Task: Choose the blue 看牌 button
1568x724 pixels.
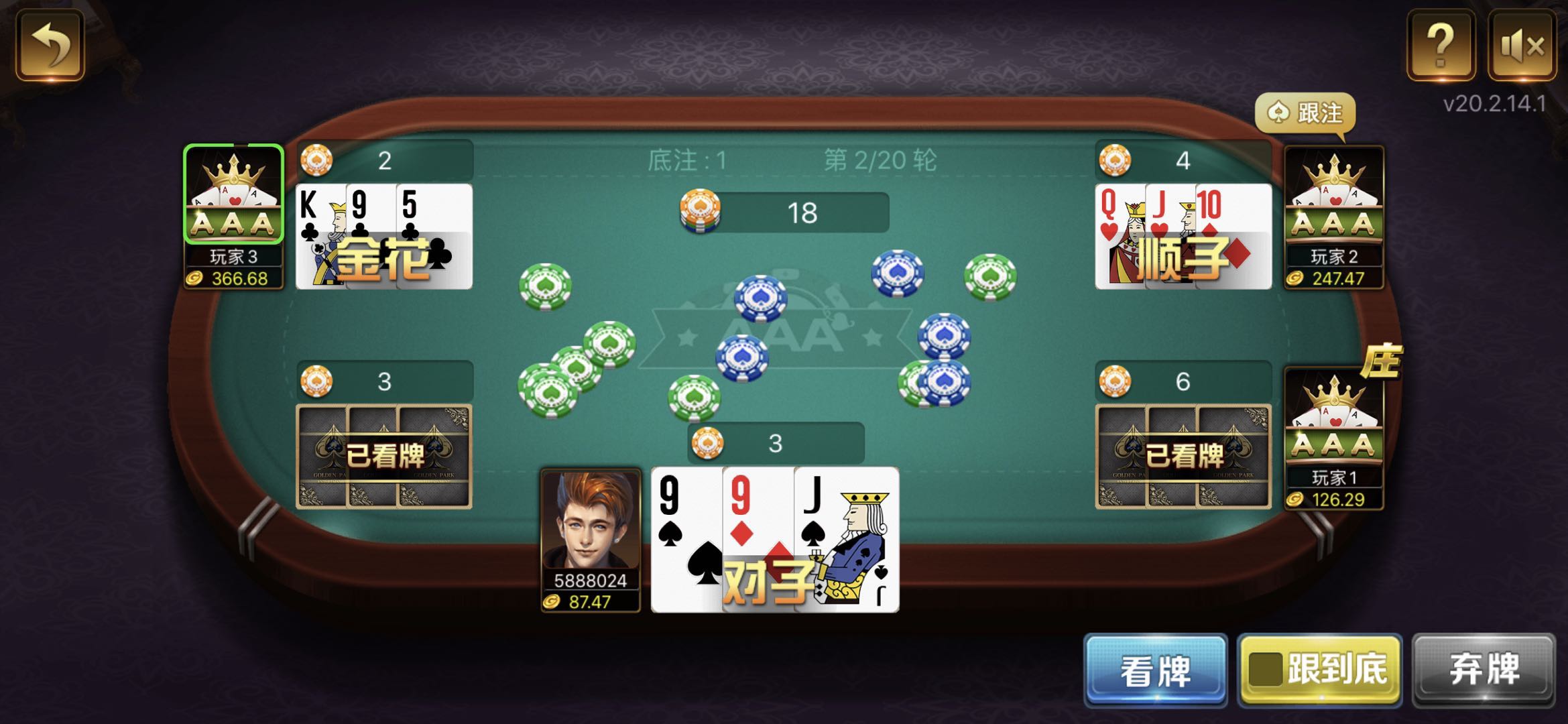Action: 1155,670
